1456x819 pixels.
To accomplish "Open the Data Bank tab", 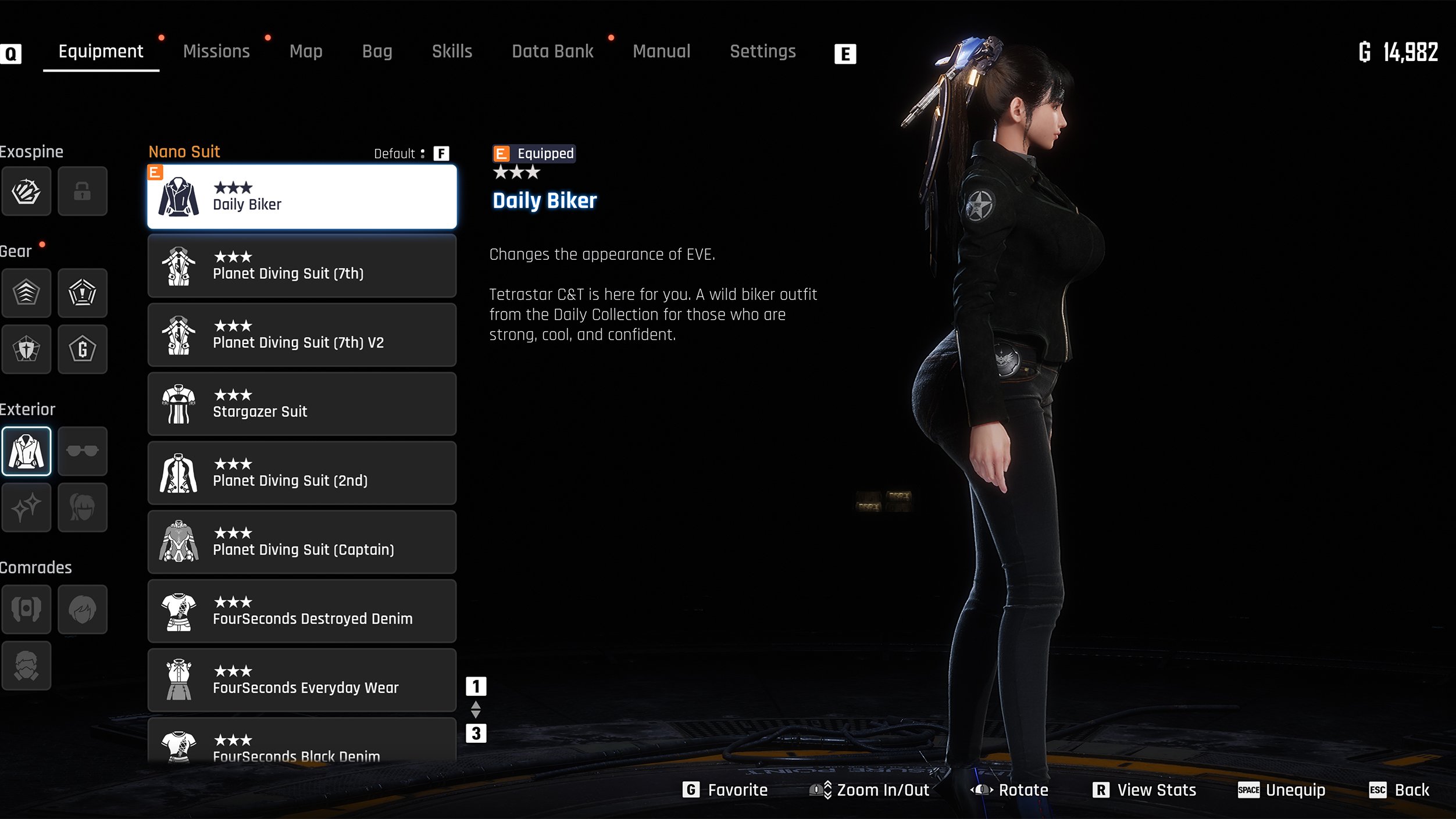I will [552, 52].
